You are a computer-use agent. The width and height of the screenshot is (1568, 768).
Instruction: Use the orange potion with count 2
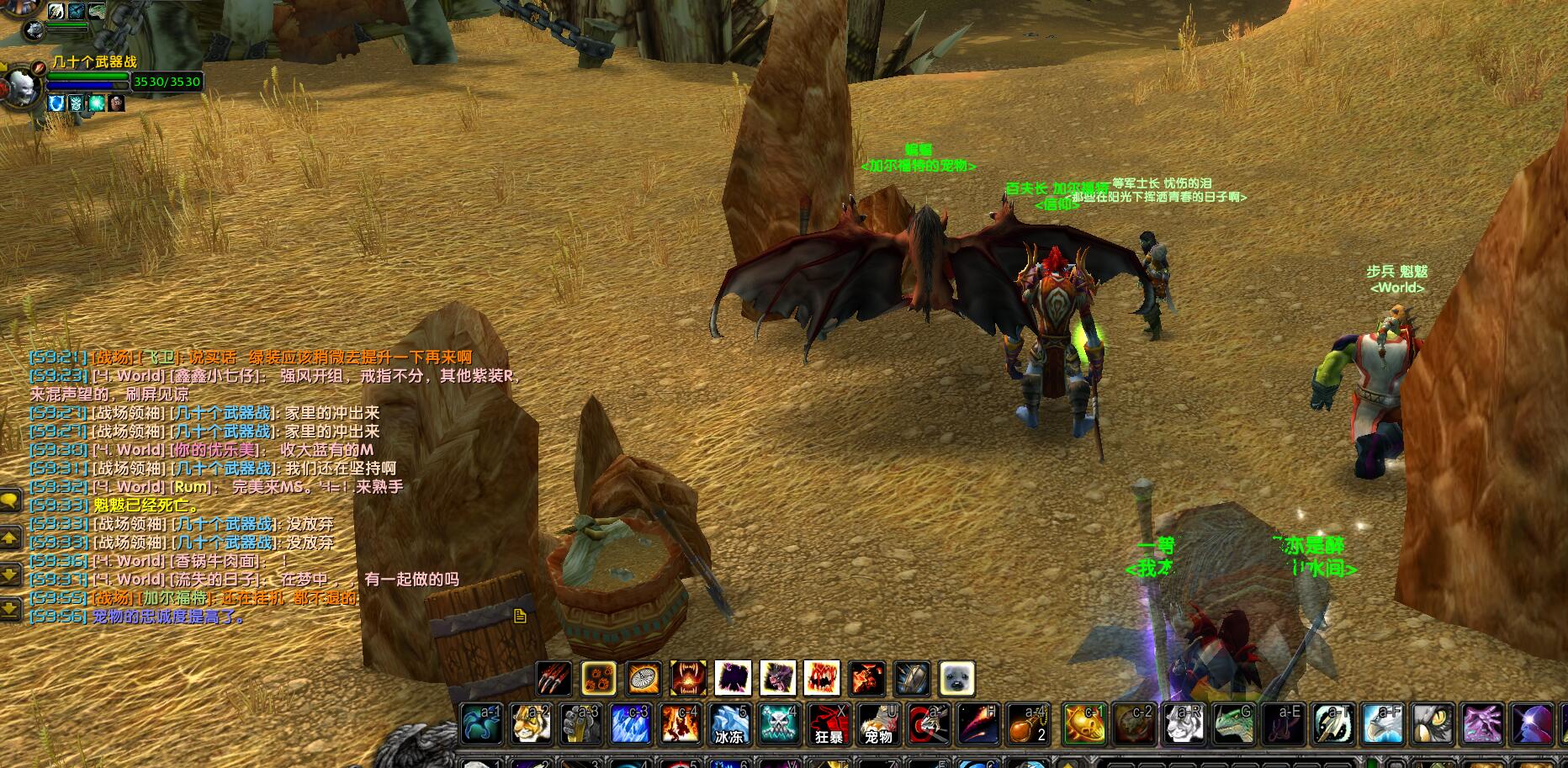(x=1027, y=724)
